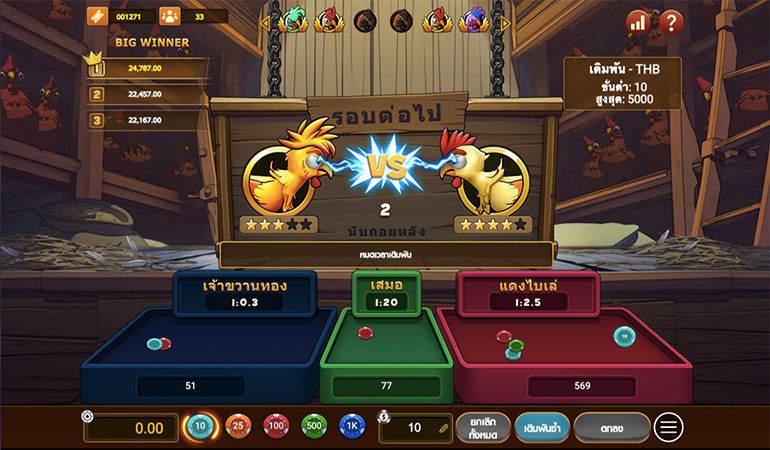Bet on the green เสมอ draw area
This screenshot has width=770, height=450.
[x=385, y=345]
